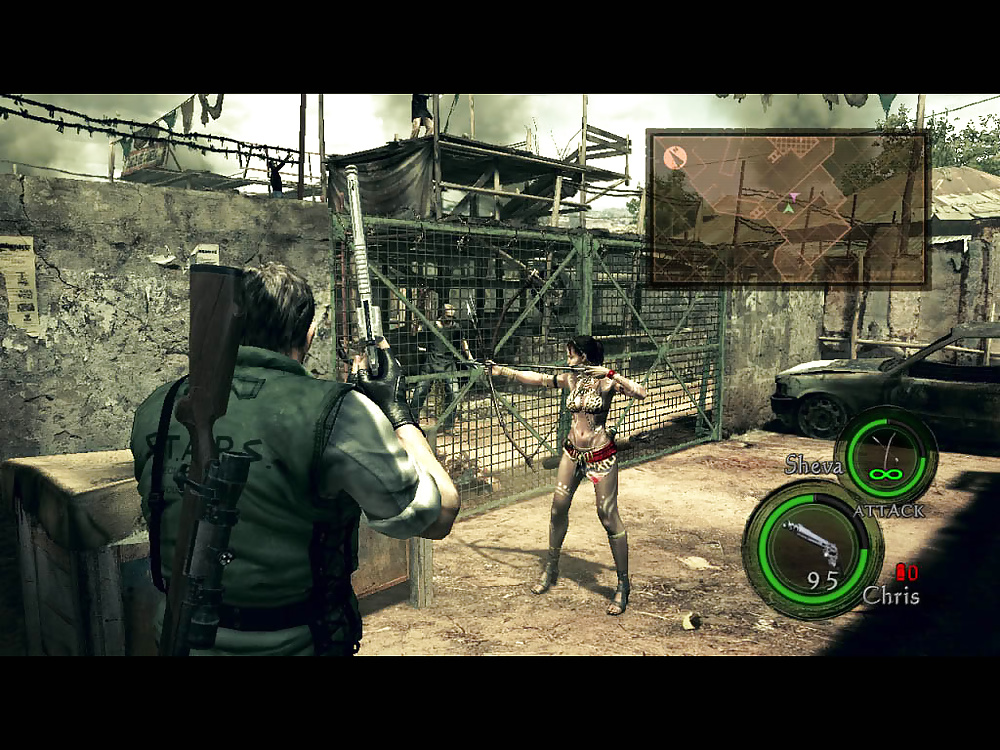
Task: Click the minimap overlay
Action: click(788, 208)
